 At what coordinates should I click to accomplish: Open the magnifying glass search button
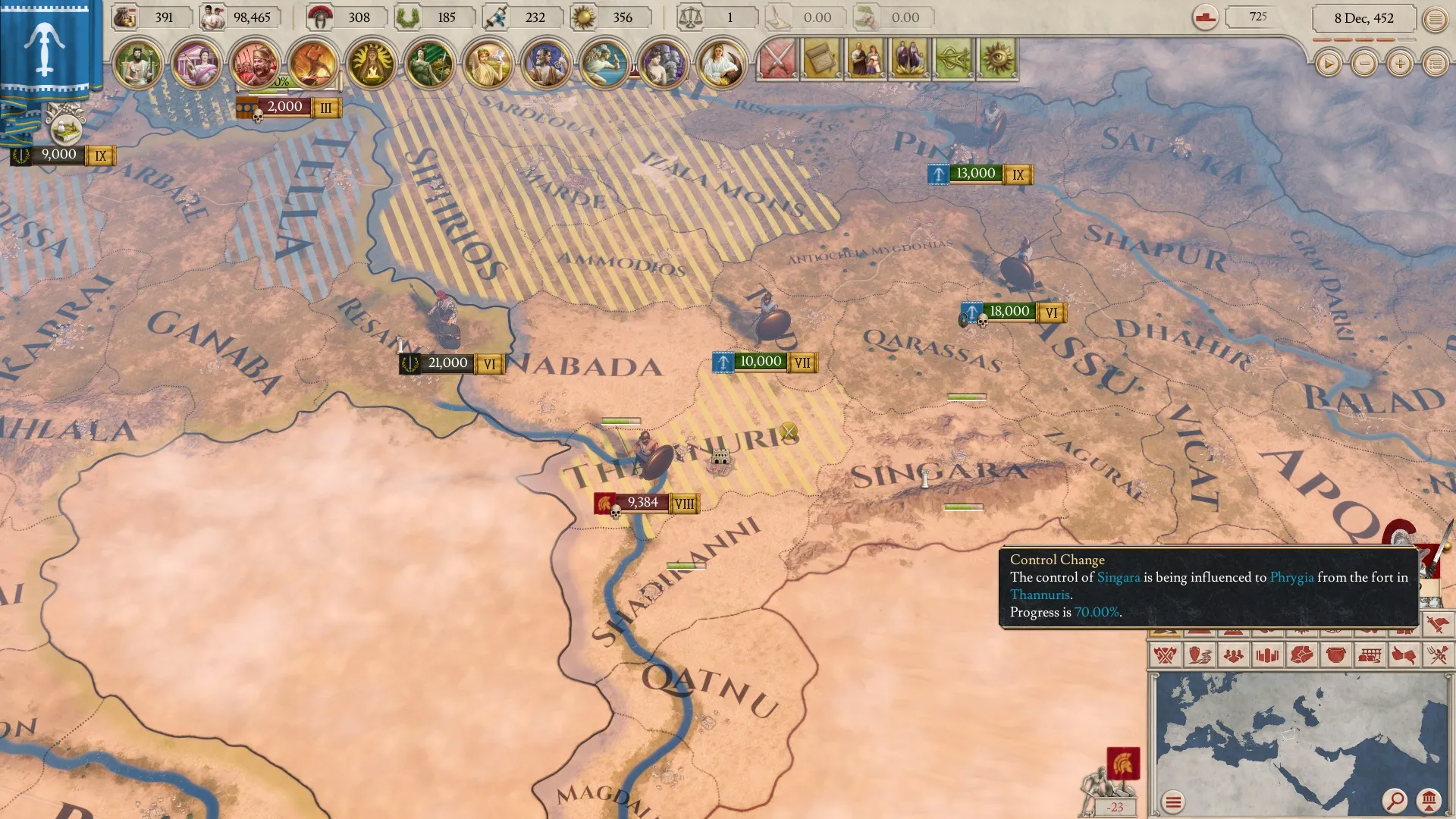click(x=1394, y=800)
